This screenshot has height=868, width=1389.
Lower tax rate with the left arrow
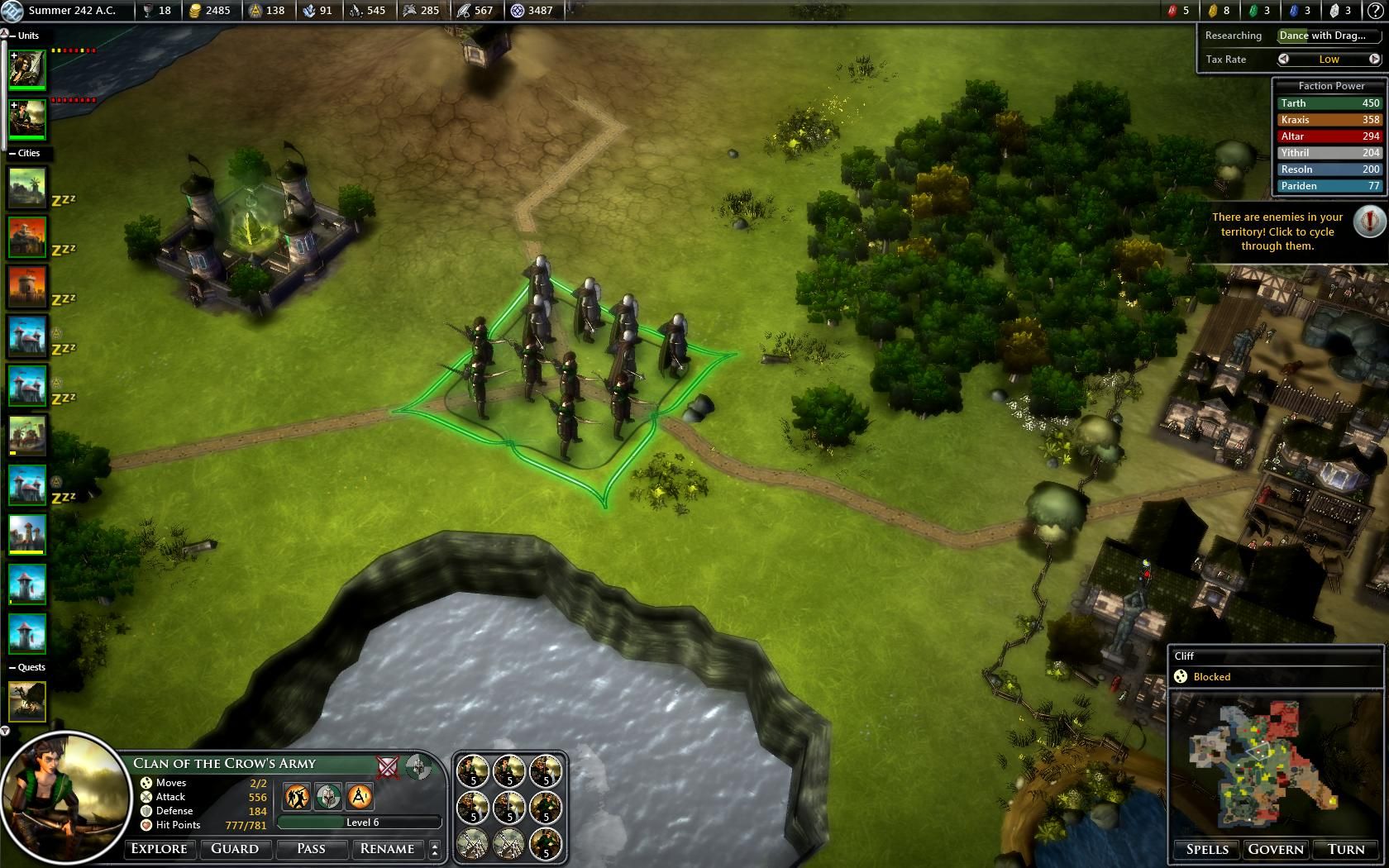click(1283, 60)
